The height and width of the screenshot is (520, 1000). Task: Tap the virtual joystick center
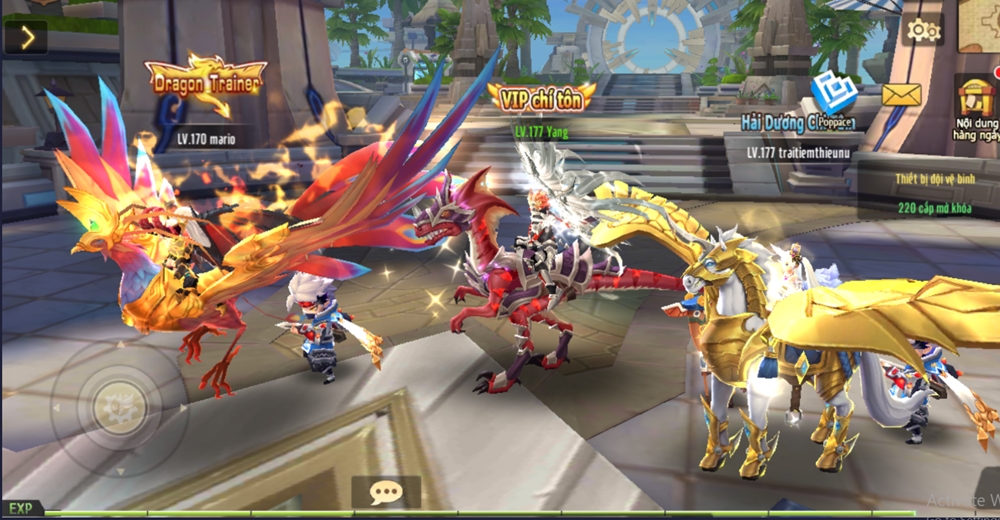(x=113, y=406)
